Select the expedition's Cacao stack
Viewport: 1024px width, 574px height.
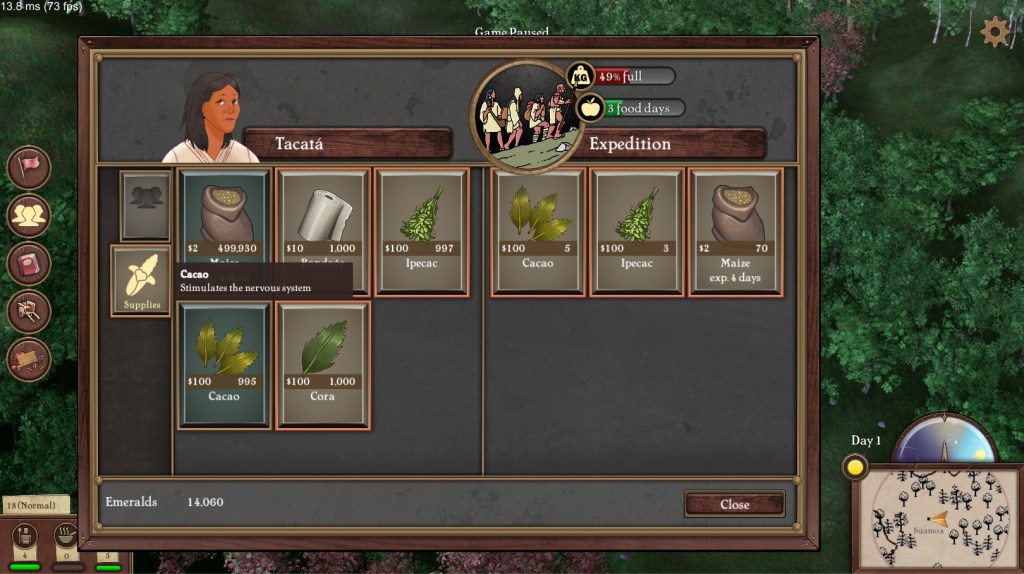(x=539, y=231)
